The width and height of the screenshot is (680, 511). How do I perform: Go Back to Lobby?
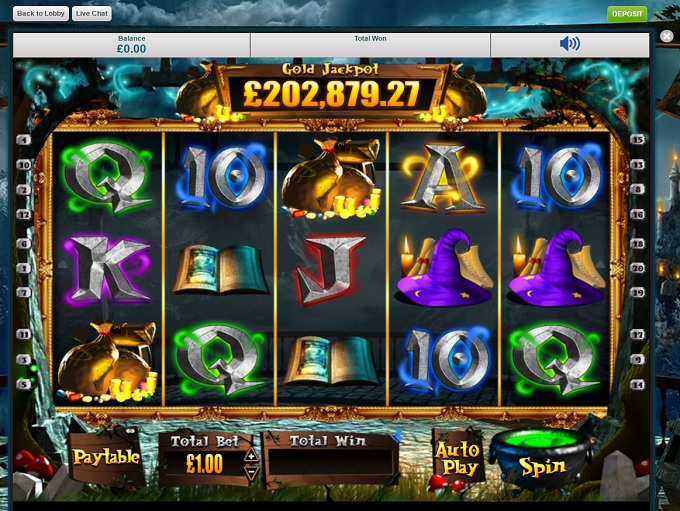[41, 14]
